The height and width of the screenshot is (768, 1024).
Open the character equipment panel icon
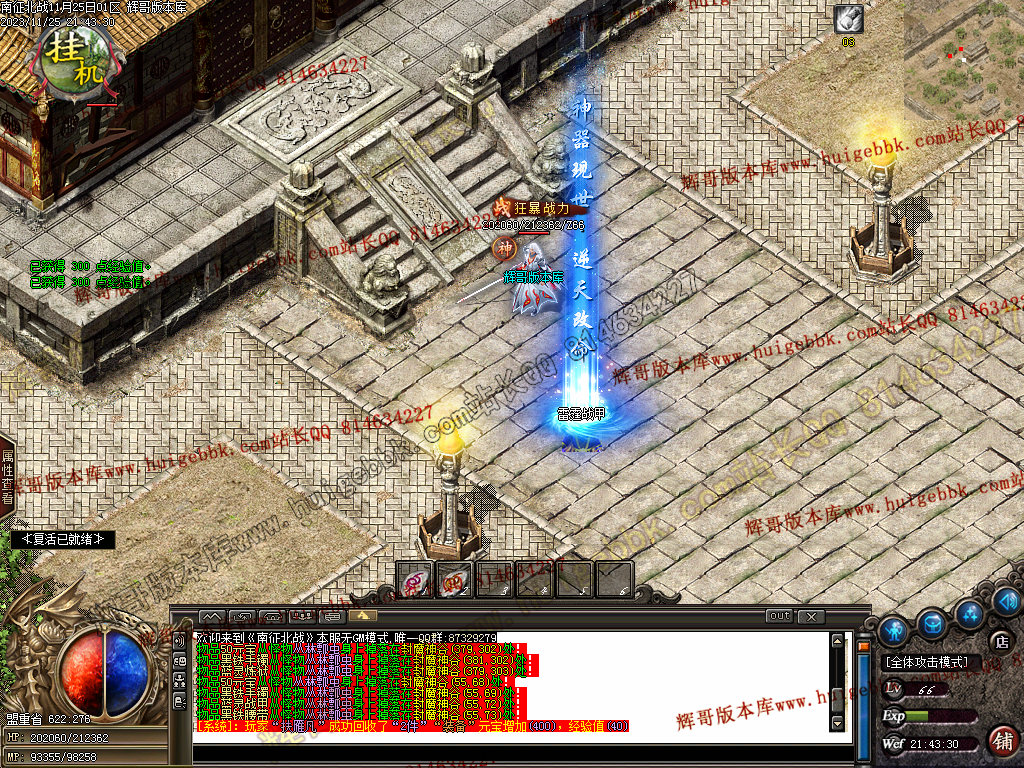[x=894, y=630]
